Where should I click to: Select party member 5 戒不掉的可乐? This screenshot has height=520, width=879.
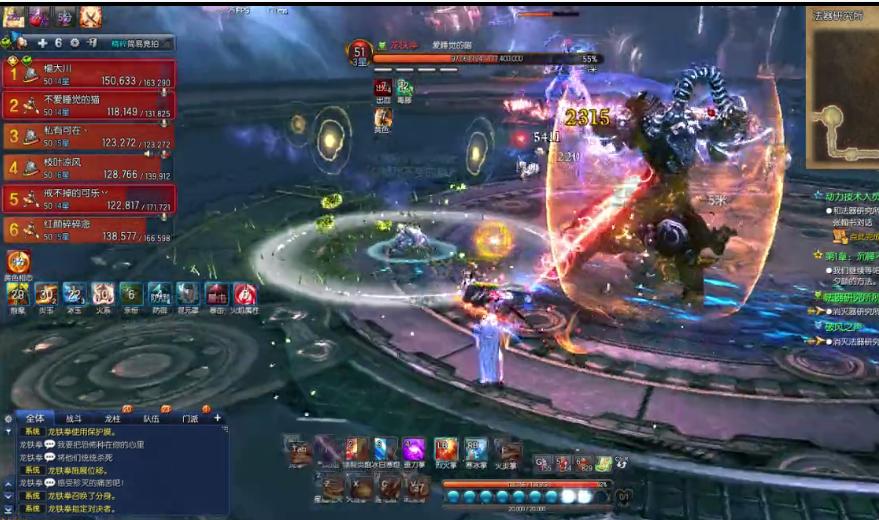click(90, 198)
